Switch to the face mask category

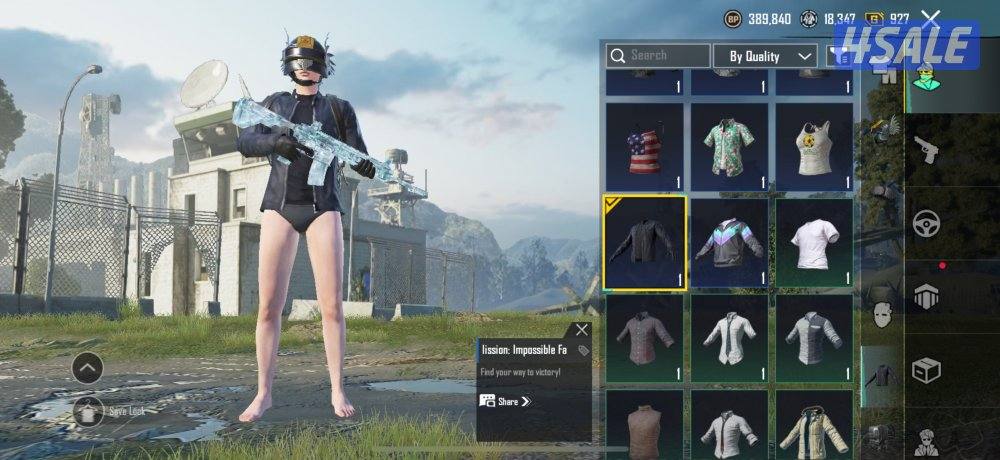point(881,317)
